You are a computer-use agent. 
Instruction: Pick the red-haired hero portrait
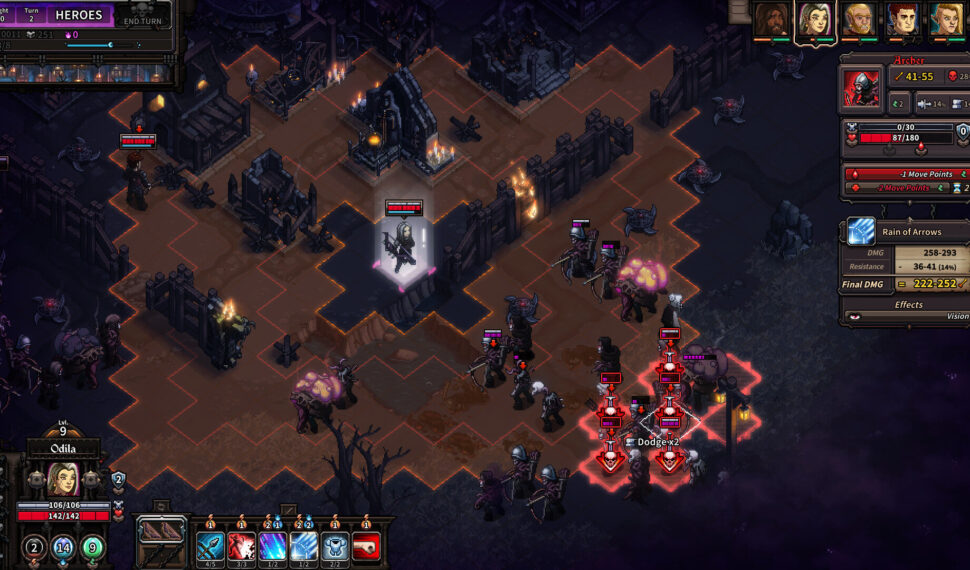903,19
